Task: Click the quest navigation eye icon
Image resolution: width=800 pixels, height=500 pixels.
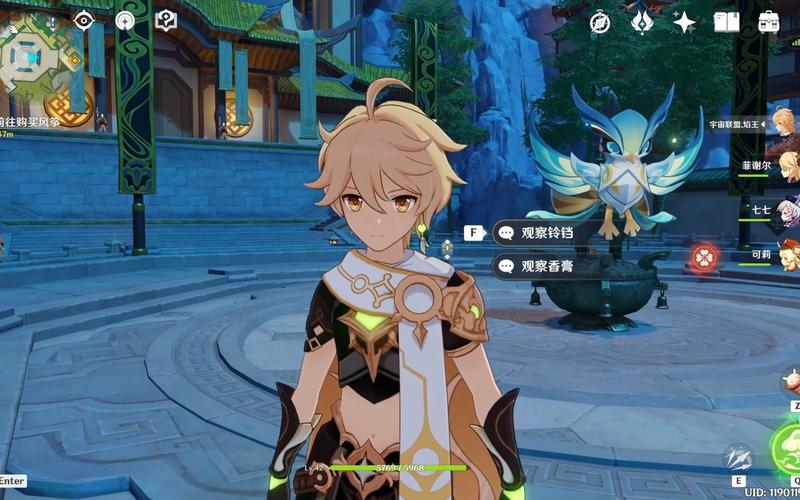Action: (84, 20)
